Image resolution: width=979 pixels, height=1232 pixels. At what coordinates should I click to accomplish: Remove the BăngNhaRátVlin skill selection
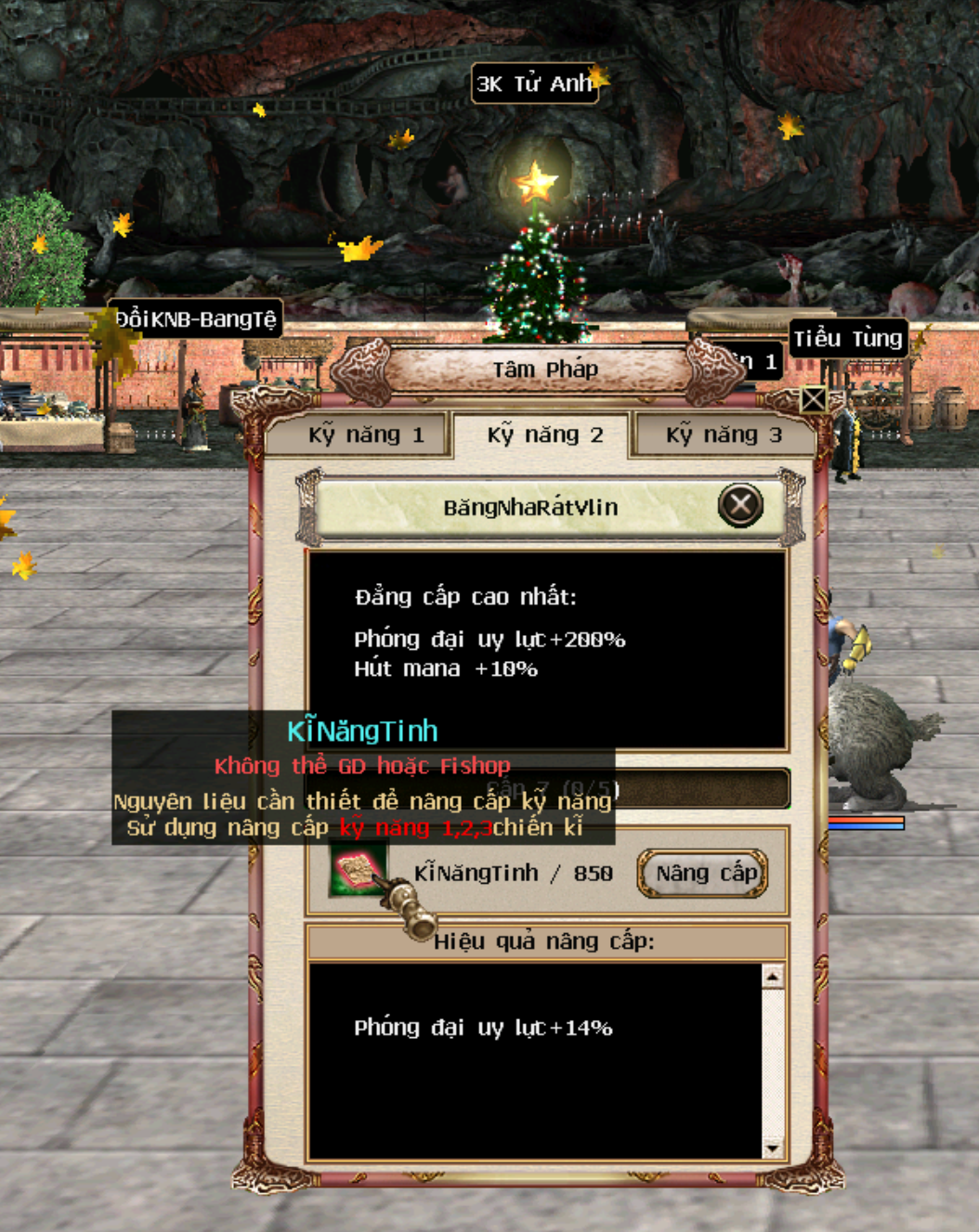point(740,506)
